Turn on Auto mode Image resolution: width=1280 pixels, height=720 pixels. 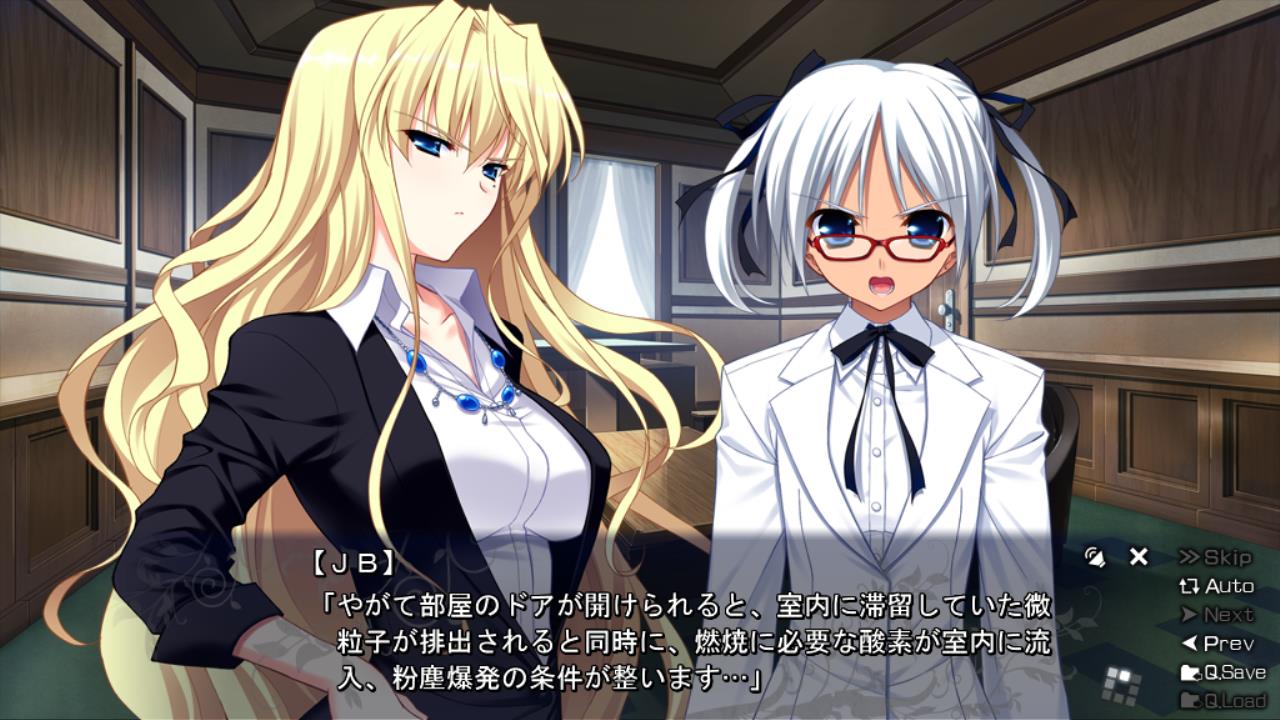pyautogui.click(x=1216, y=586)
